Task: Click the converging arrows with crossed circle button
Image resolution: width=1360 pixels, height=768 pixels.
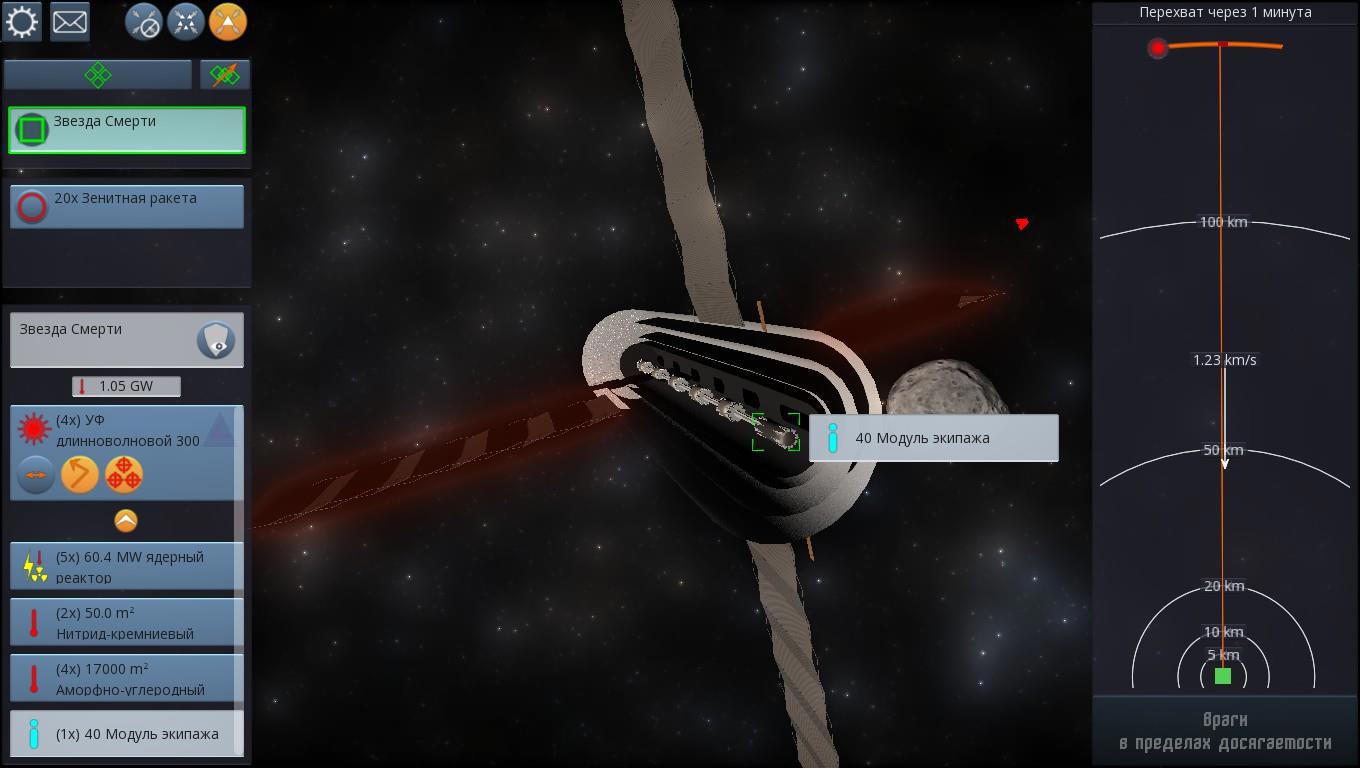Action: 144,22
